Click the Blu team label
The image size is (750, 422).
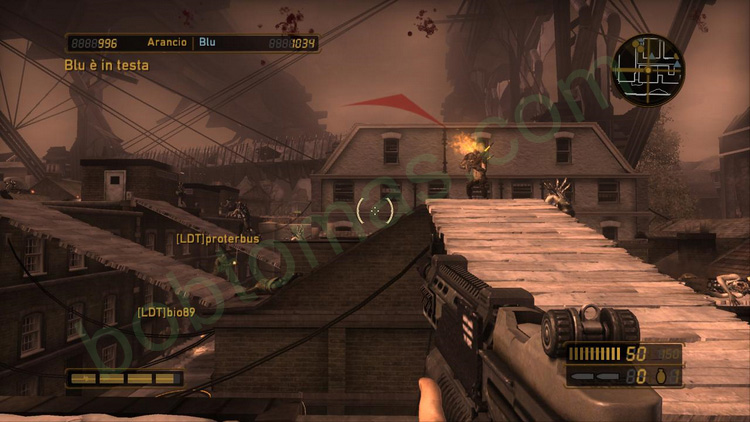(x=207, y=43)
